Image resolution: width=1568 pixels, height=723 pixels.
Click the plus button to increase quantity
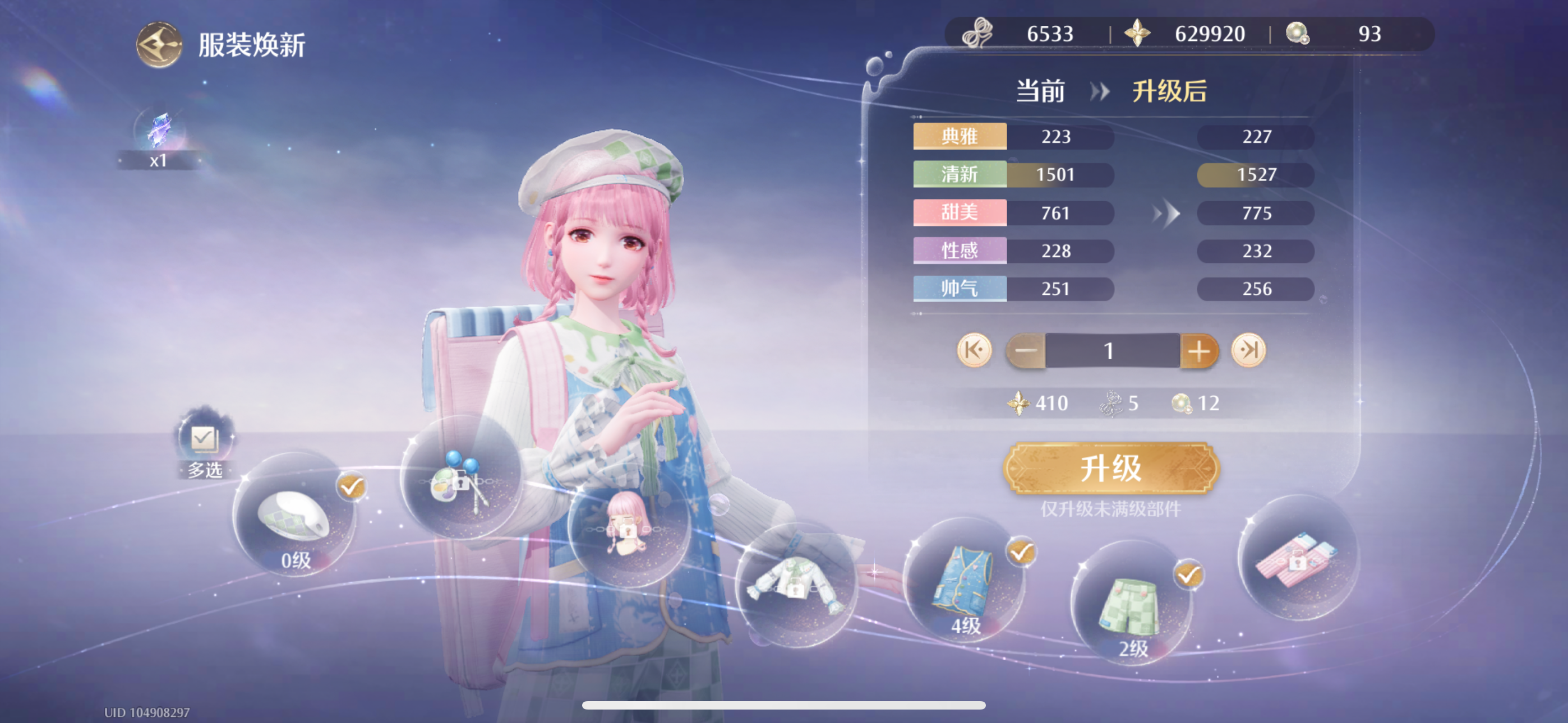(1198, 350)
